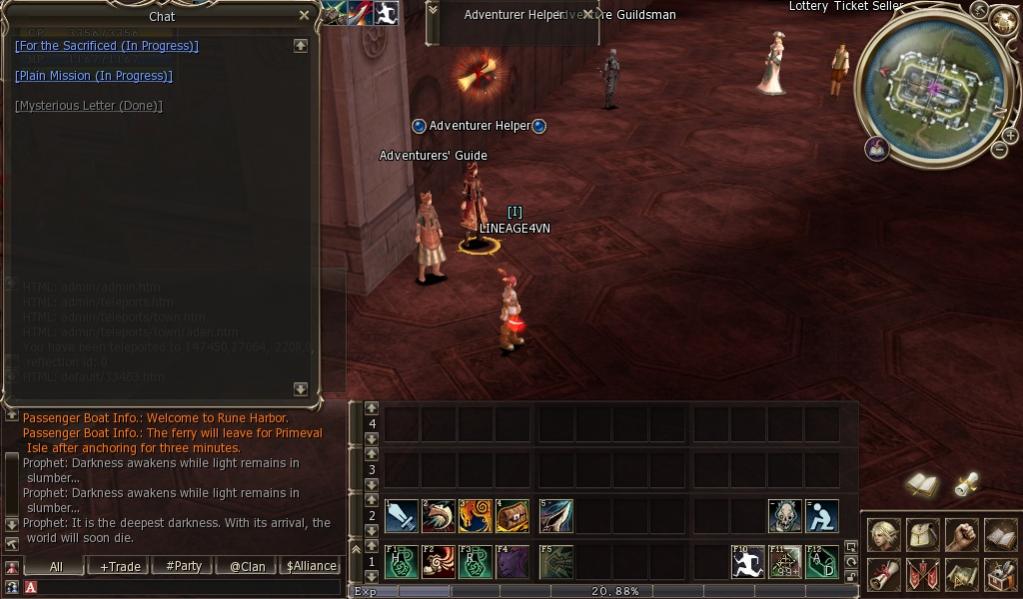
Task: Open the 'Plain Mission' quest link
Action: click(x=93, y=76)
